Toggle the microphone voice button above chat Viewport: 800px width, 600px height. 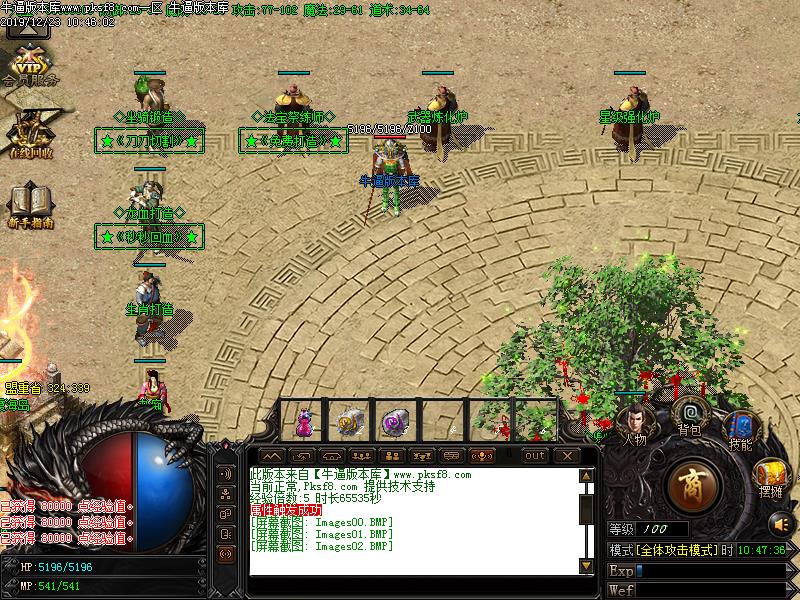click(484, 456)
